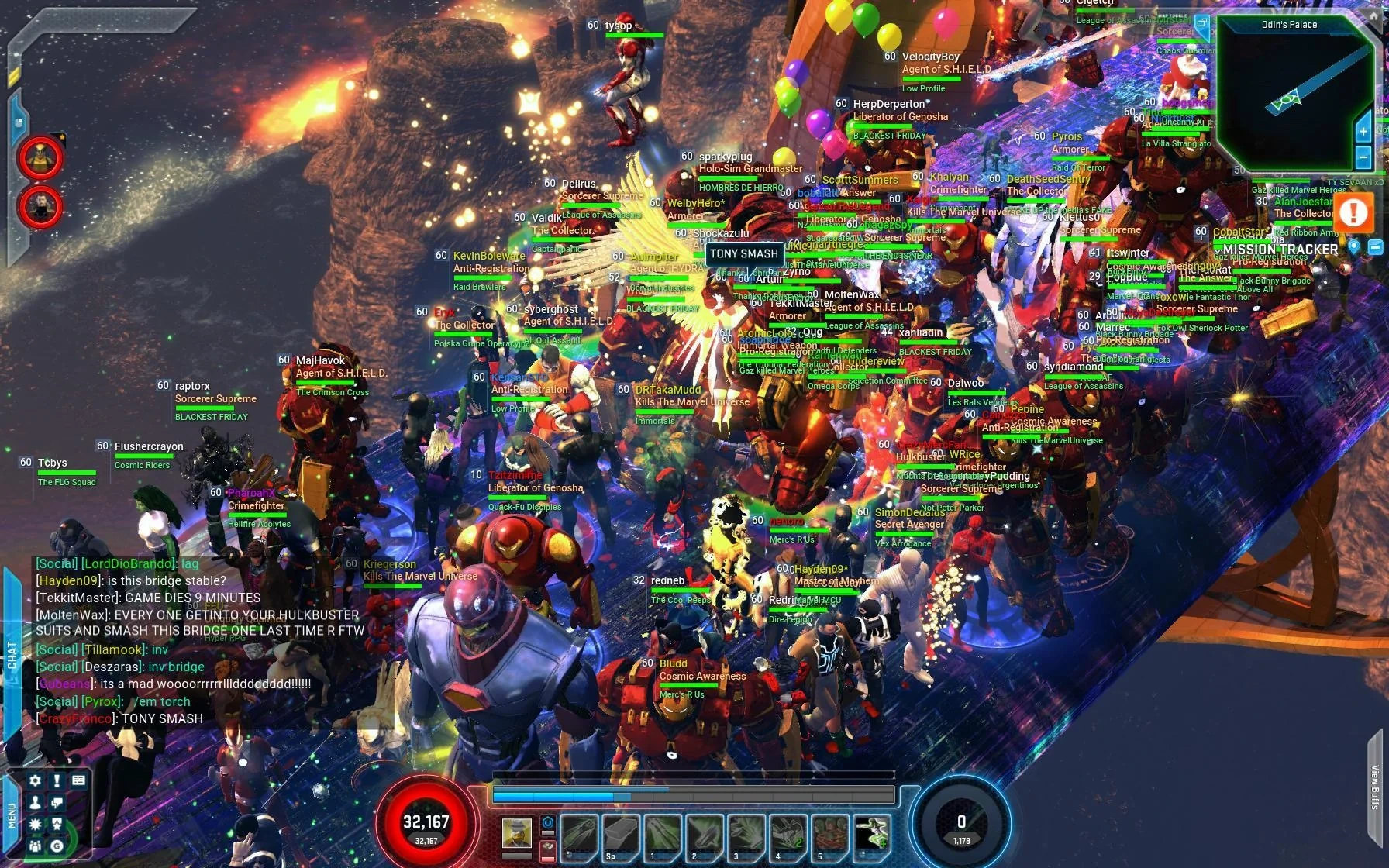The width and height of the screenshot is (1389, 868).
Task: Open the settings gear in the menu panel
Action: coord(35,780)
